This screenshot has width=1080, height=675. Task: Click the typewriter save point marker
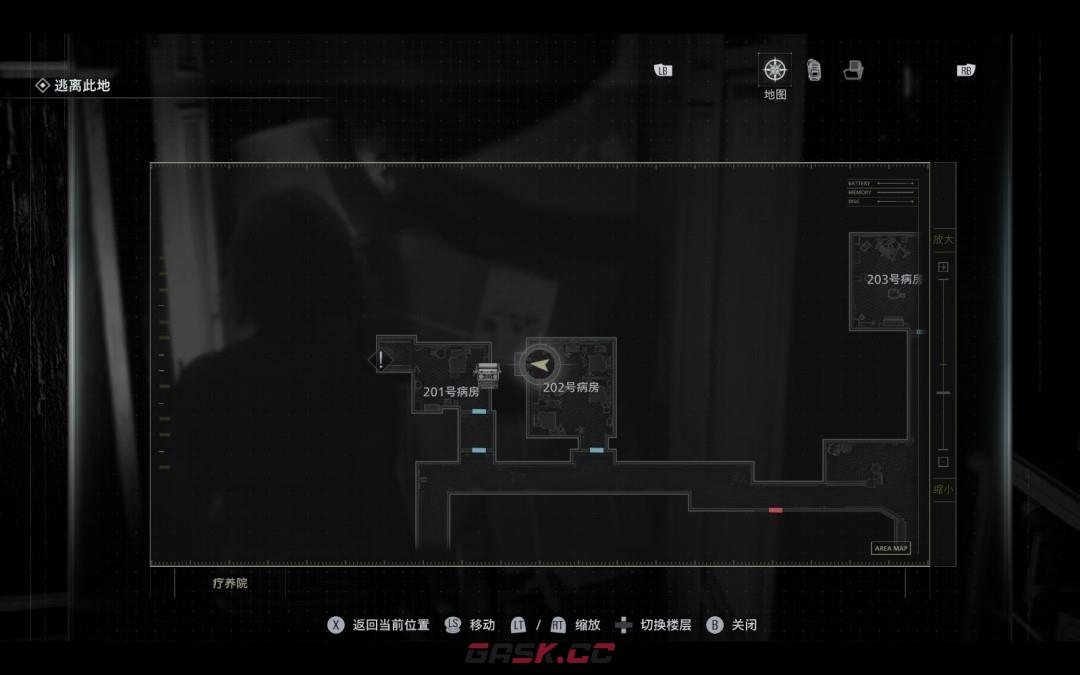point(488,374)
